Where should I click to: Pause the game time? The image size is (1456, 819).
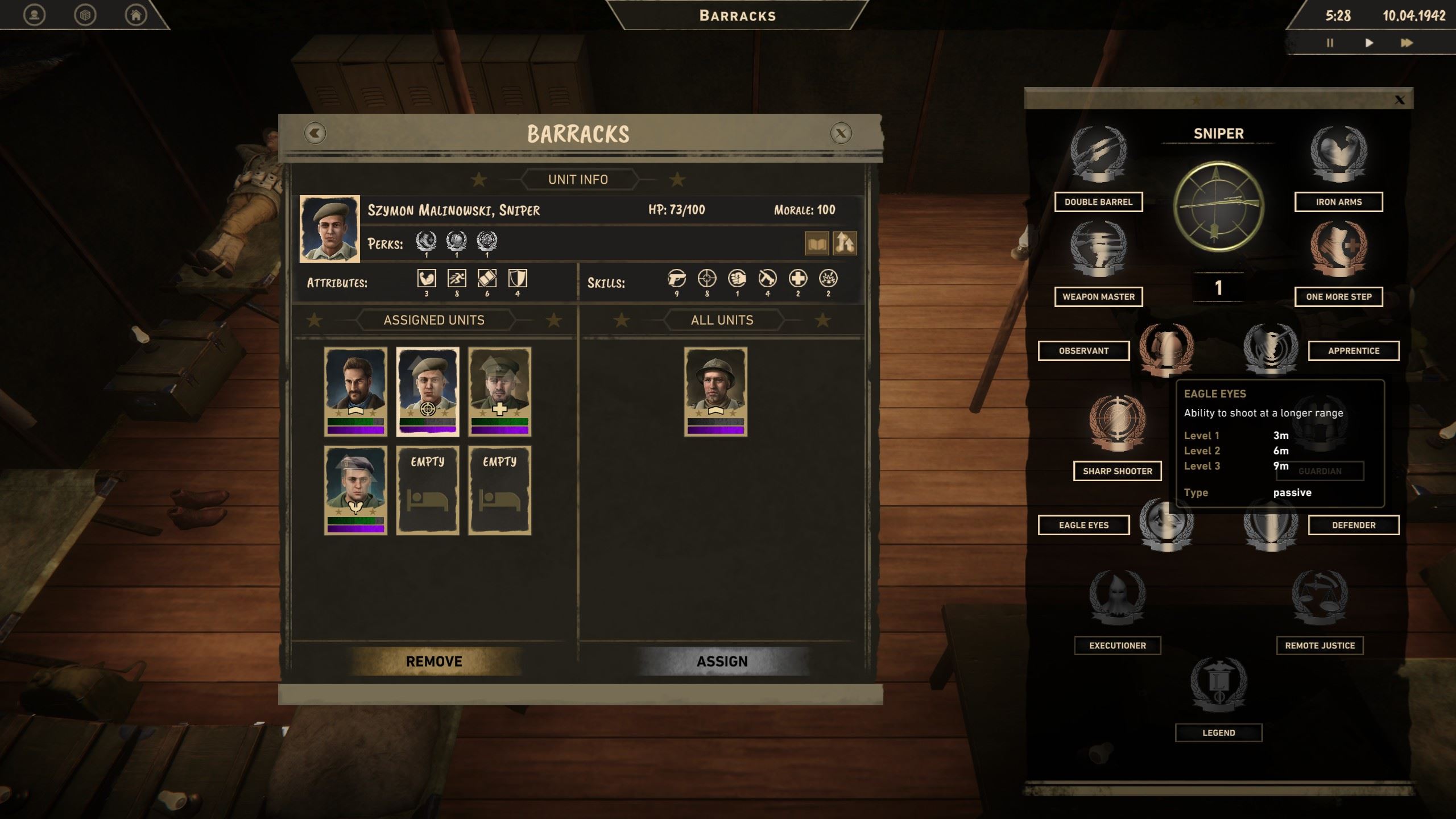pos(1330,43)
